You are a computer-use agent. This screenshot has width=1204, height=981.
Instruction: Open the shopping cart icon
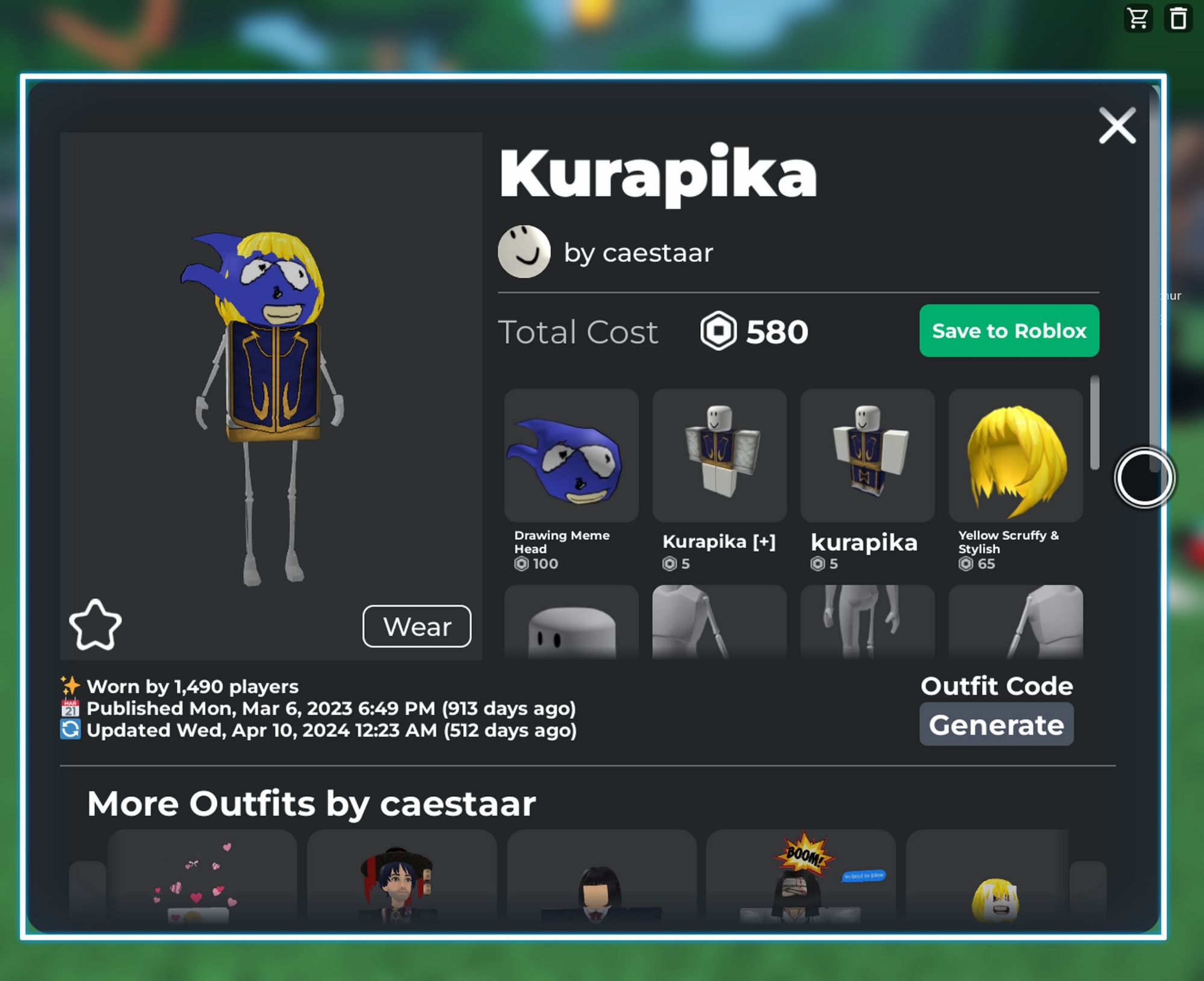(x=1138, y=19)
